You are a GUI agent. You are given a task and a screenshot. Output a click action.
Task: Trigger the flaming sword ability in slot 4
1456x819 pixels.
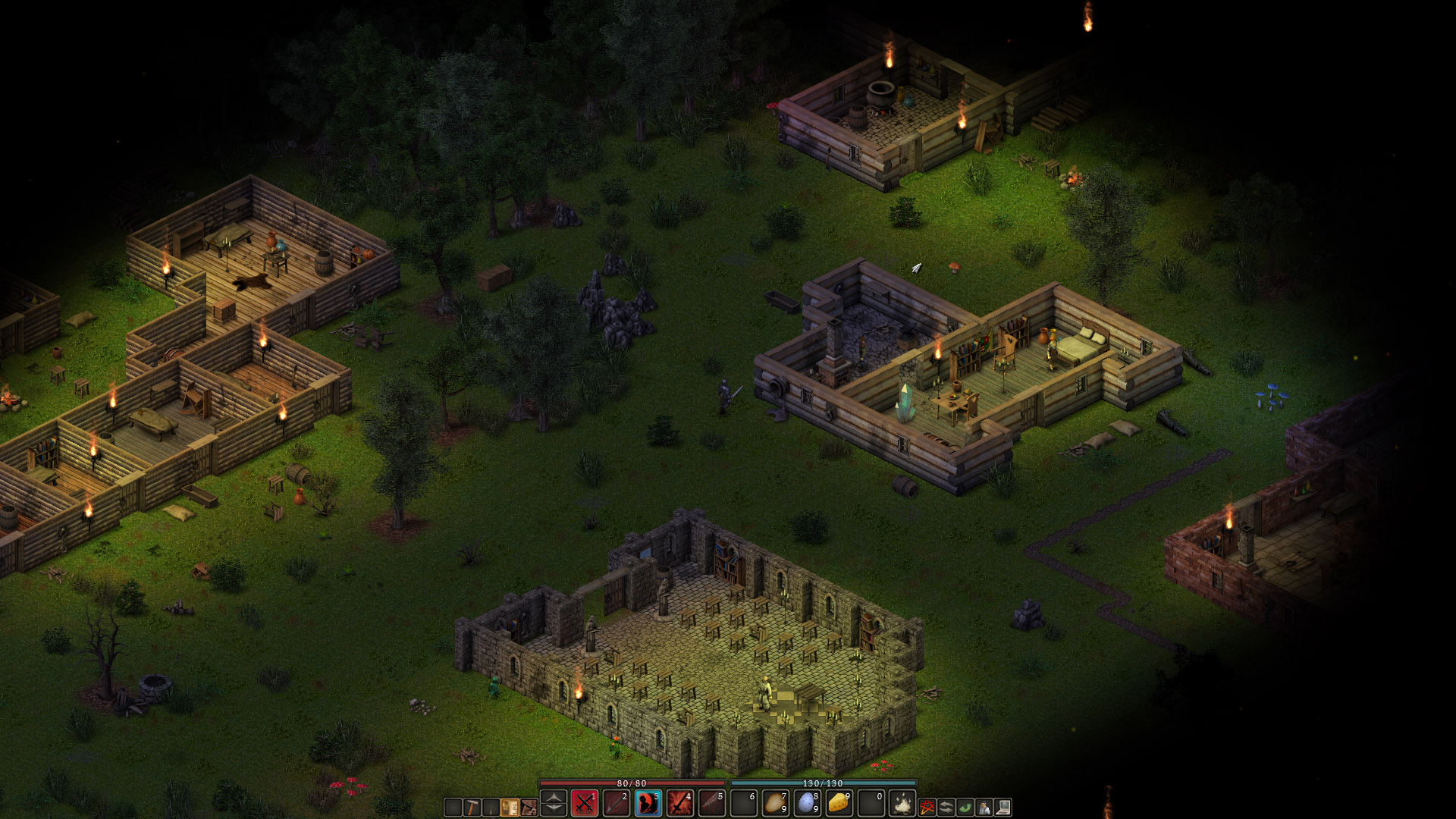pyautogui.click(x=679, y=803)
